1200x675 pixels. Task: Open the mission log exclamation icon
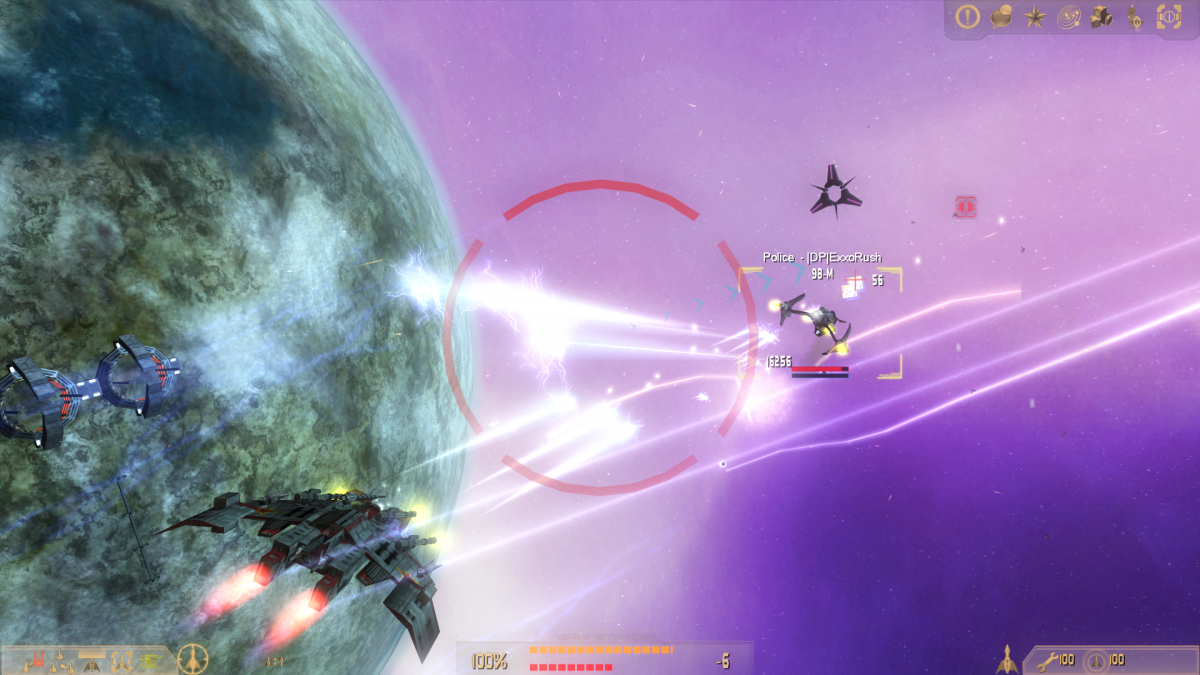[x=967, y=17]
